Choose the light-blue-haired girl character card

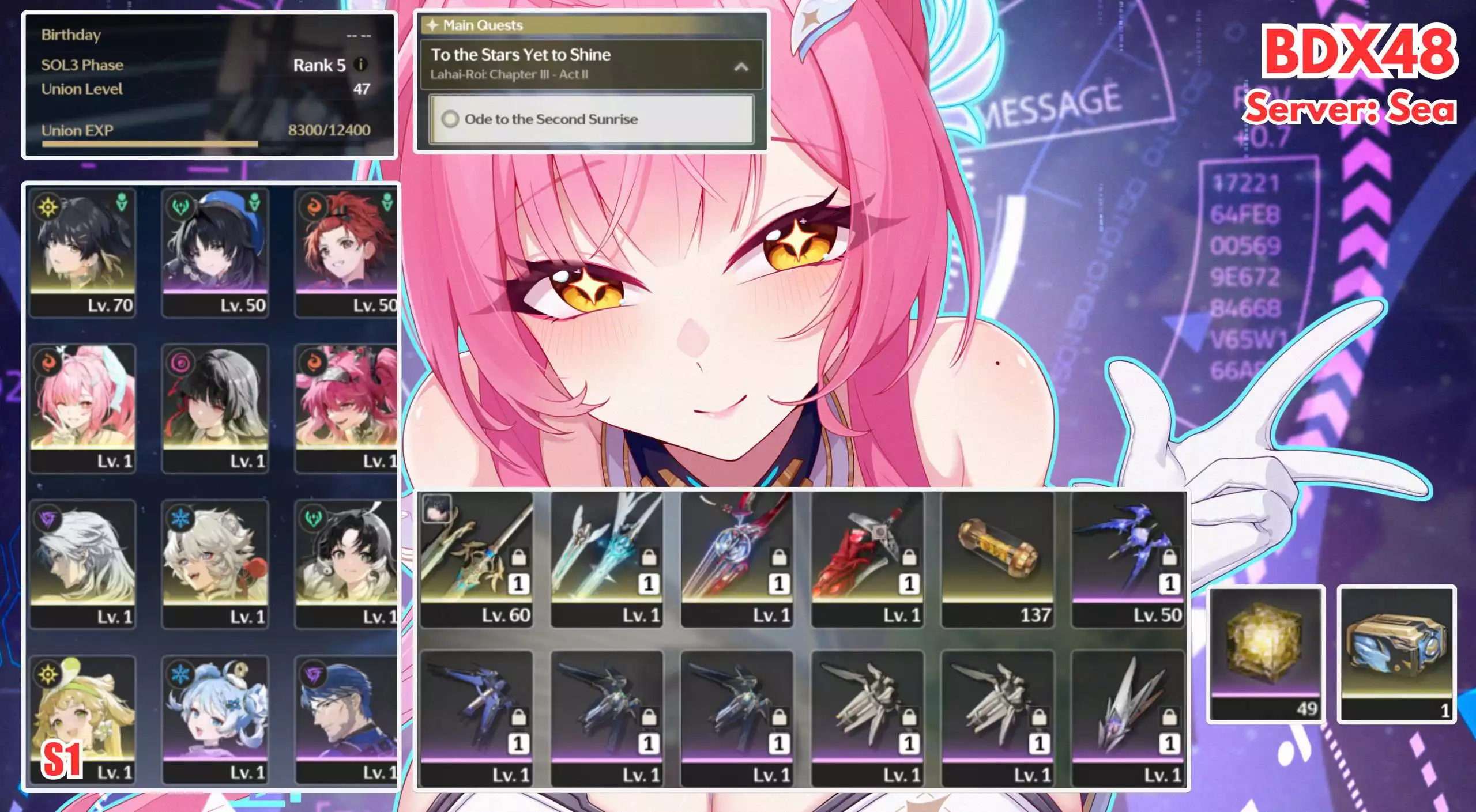pyautogui.click(x=215, y=719)
